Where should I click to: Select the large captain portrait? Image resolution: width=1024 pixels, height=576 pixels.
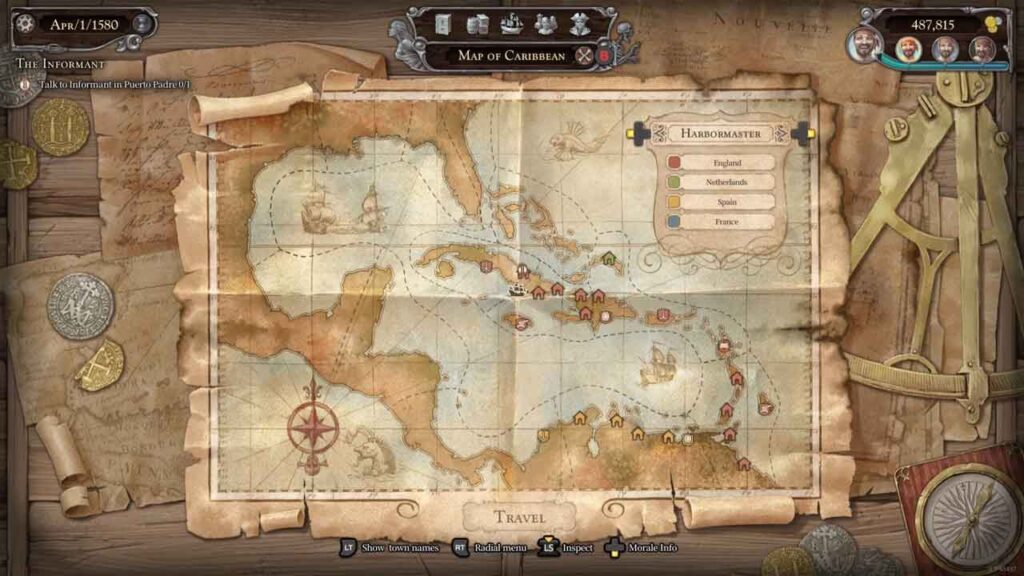click(865, 44)
